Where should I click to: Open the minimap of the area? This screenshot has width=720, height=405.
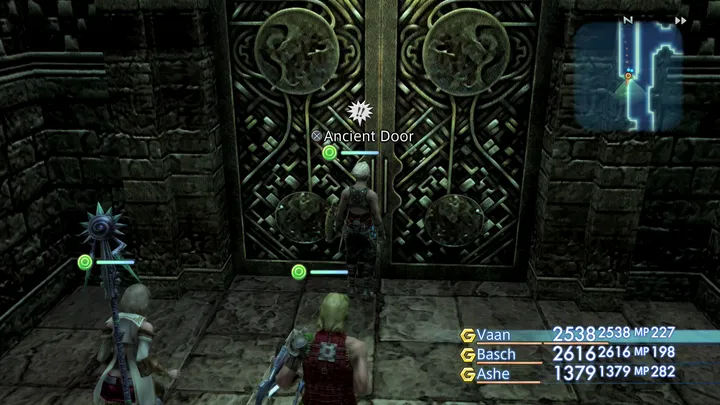(628, 78)
